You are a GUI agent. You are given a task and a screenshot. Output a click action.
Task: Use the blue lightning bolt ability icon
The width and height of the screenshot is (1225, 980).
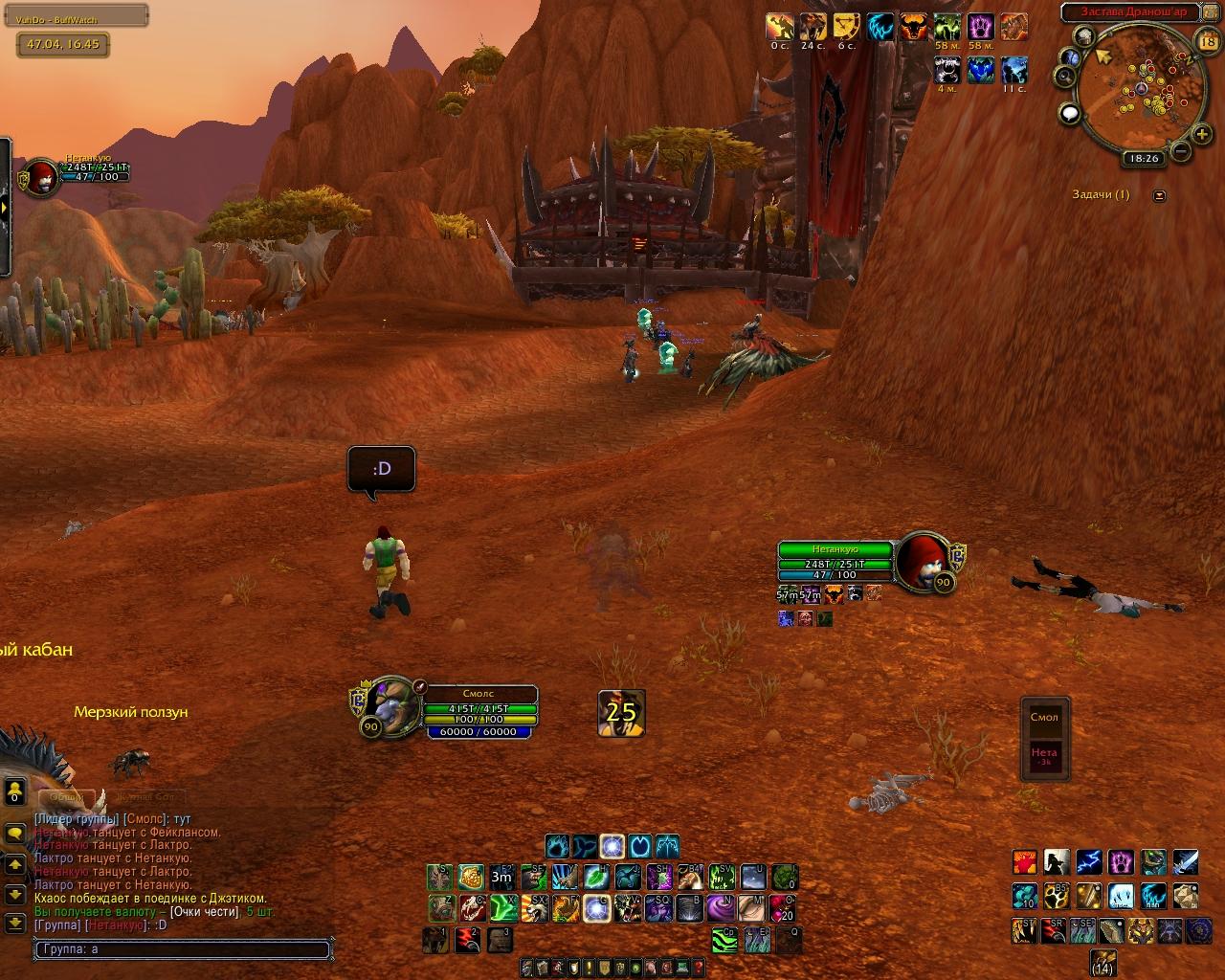tap(1088, 862)
